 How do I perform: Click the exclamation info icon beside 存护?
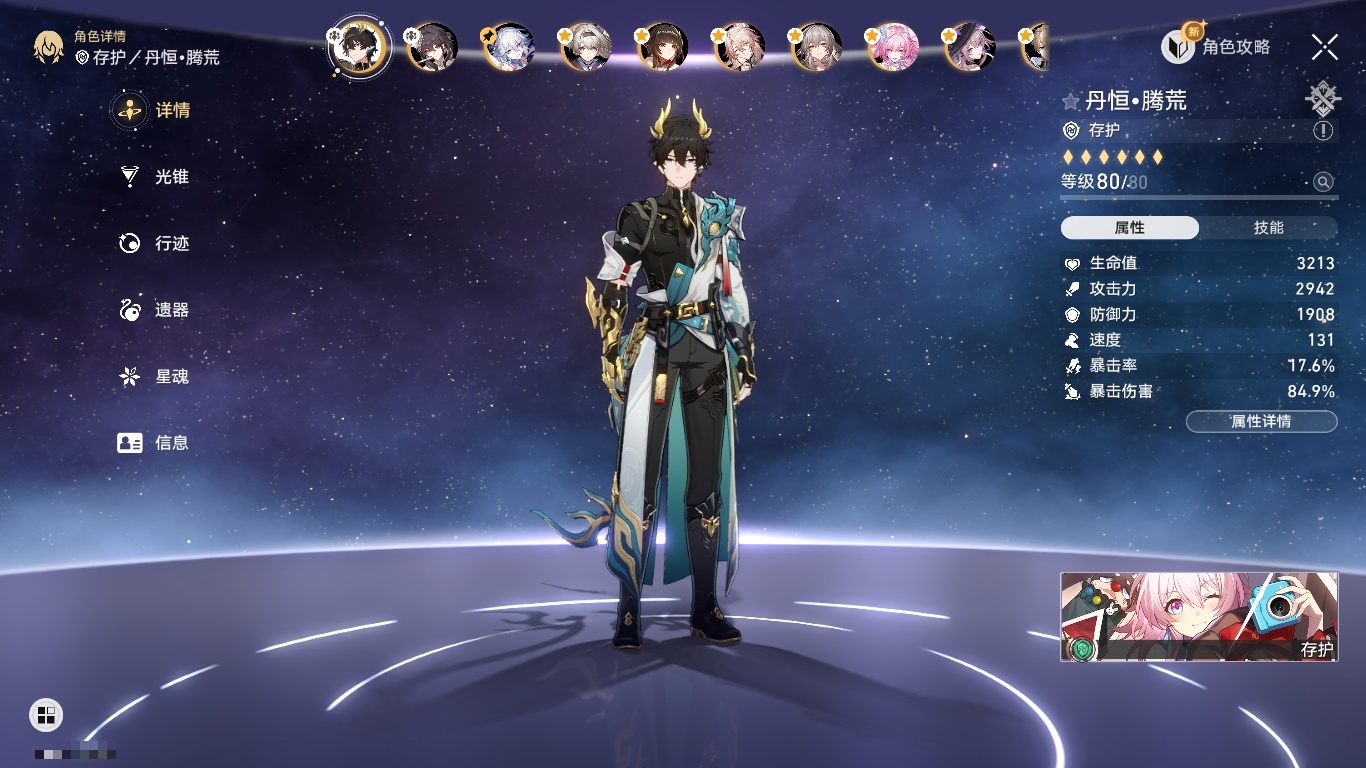(x=1323, y=131)
